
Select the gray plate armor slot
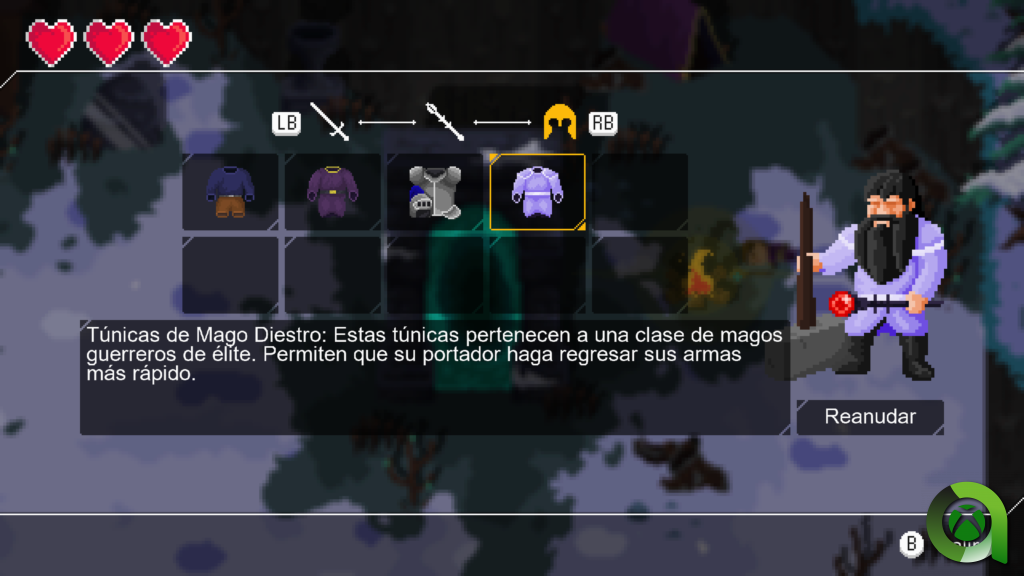click(435, 192)
